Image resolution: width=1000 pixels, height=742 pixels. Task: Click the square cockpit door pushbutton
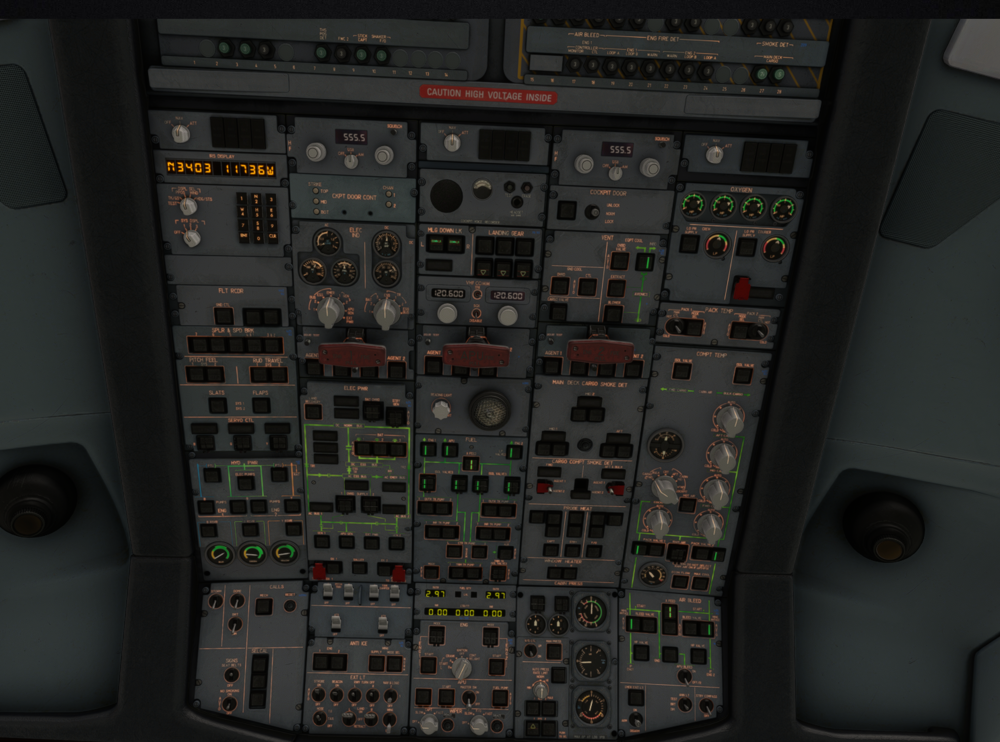tap(567, 210)
